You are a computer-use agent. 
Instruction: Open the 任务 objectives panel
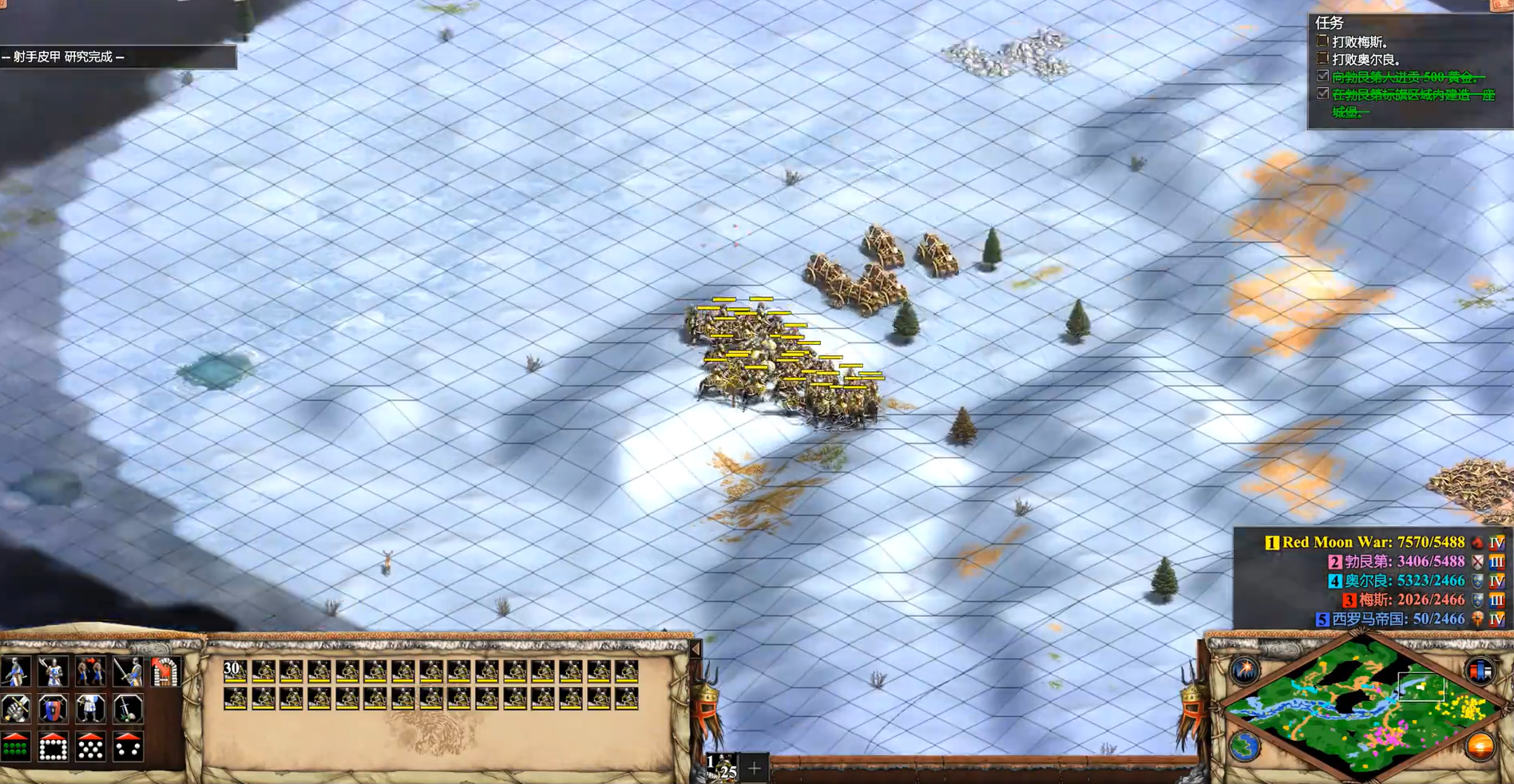(x=1330, y=23)
